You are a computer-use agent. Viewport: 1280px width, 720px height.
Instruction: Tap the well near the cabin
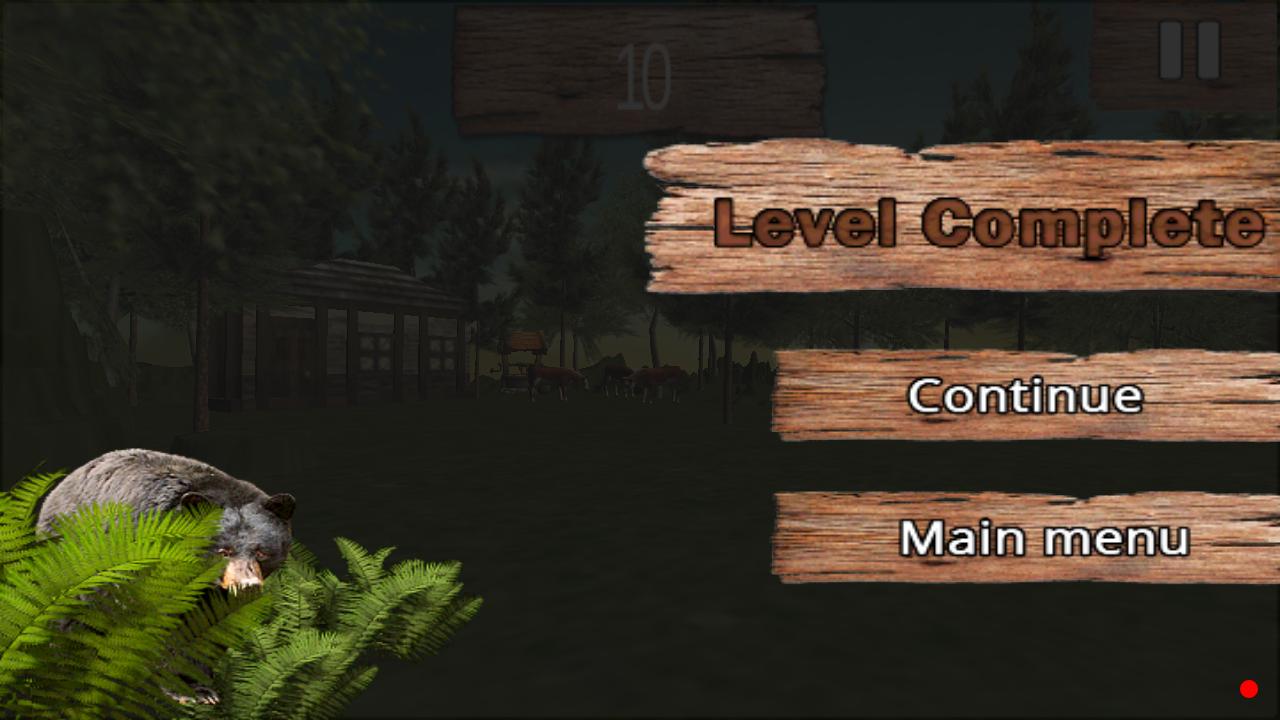521,355
